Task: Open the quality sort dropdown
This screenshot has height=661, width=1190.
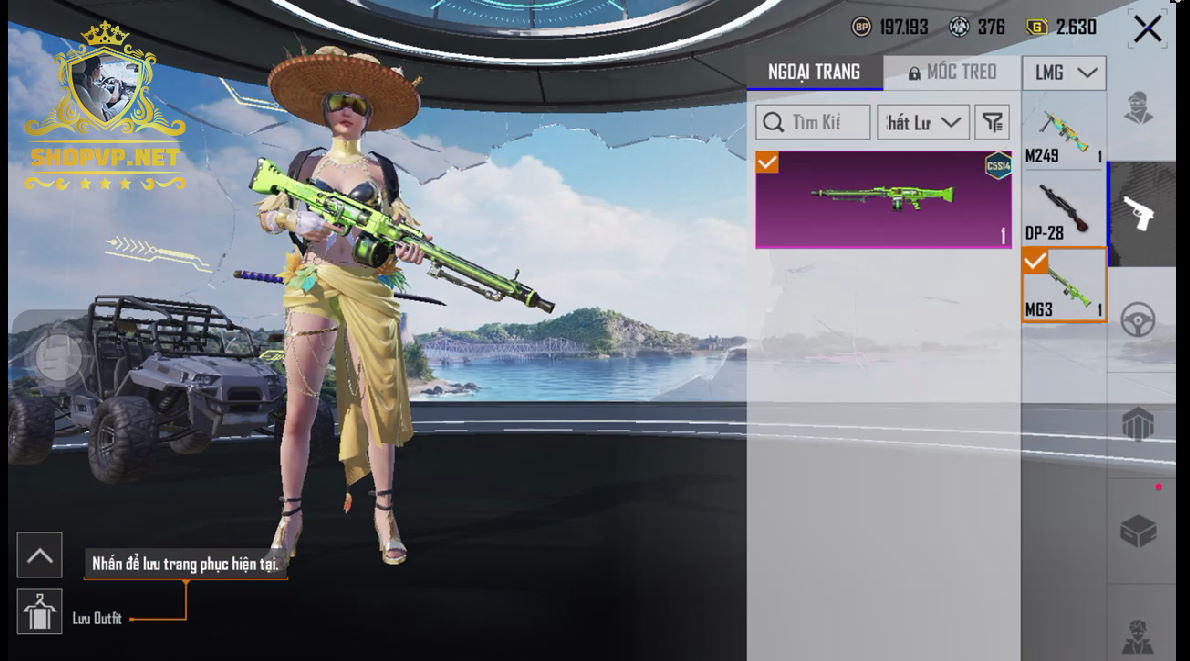Action: pos(923,122)
